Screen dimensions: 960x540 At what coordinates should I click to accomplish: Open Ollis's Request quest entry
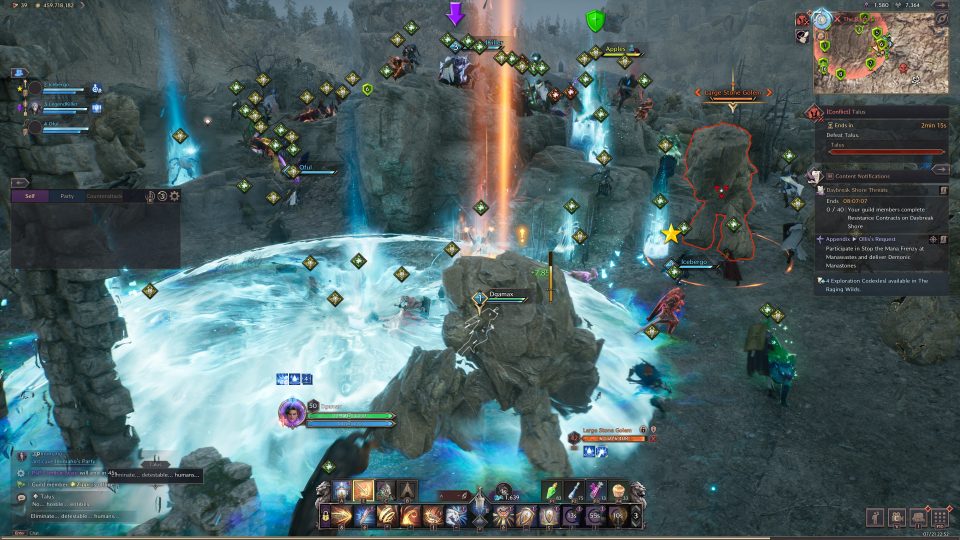coord(880,240)
